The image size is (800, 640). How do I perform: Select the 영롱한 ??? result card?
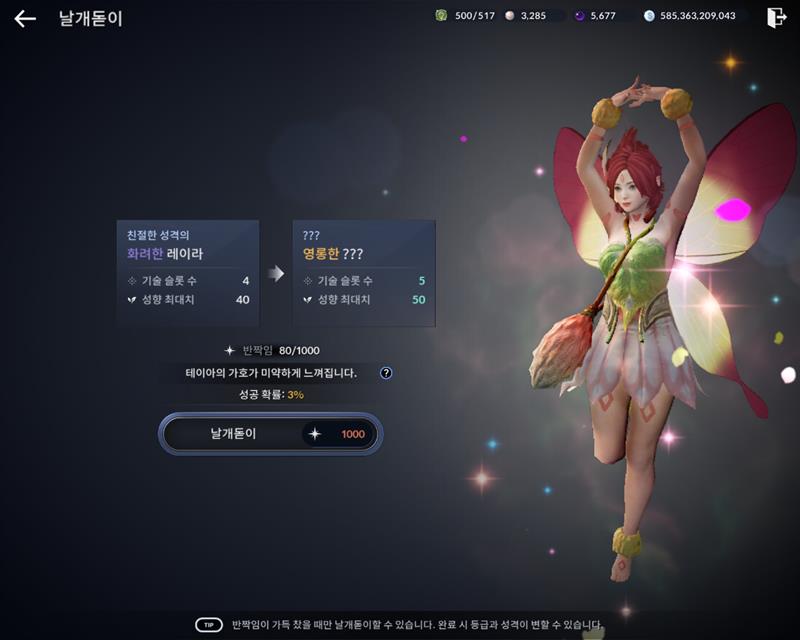[364, 272]
